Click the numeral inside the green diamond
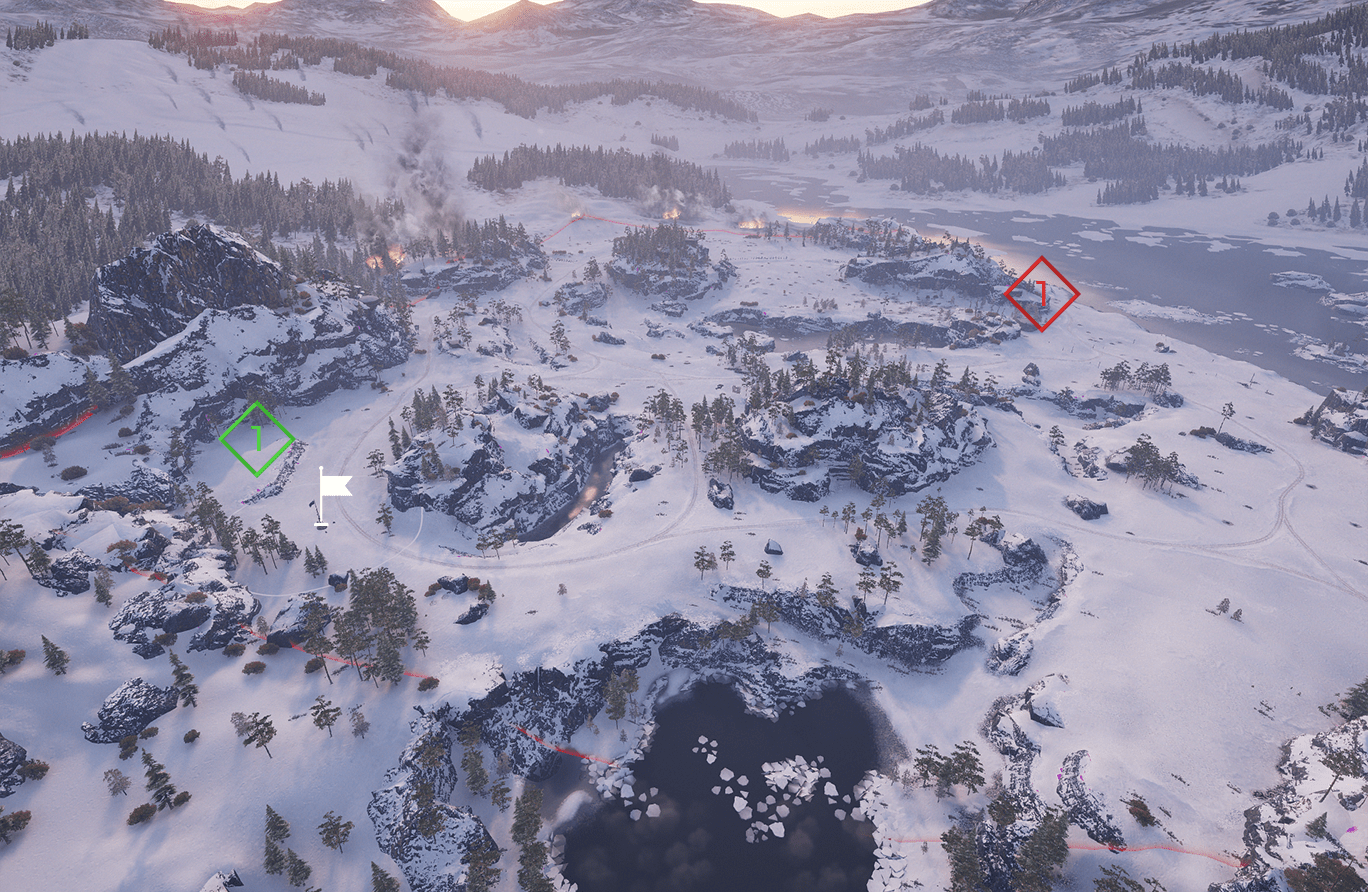 pyautogui.click(x=256, y=436)
